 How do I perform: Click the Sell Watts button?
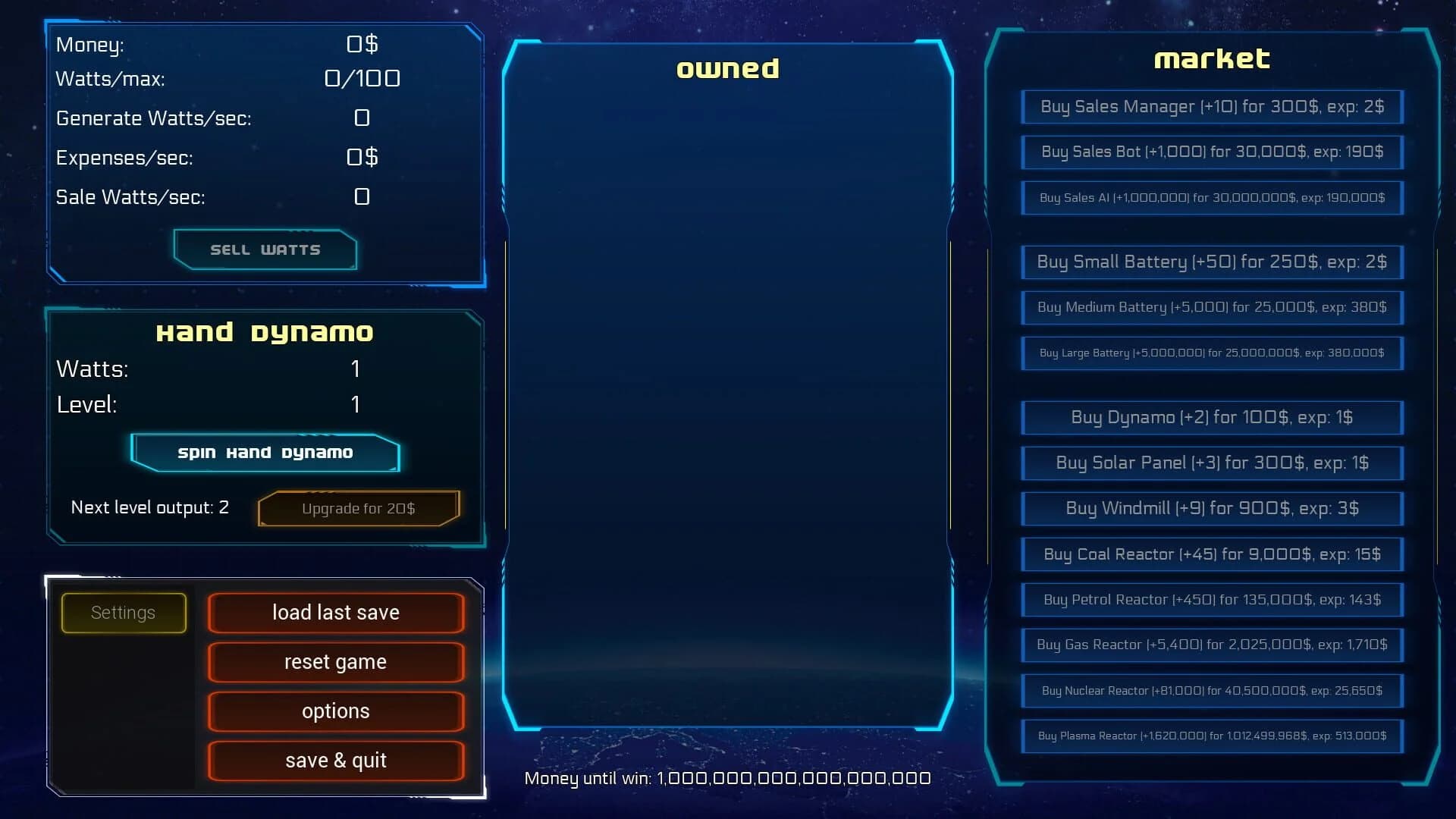[x=265, y=249]
